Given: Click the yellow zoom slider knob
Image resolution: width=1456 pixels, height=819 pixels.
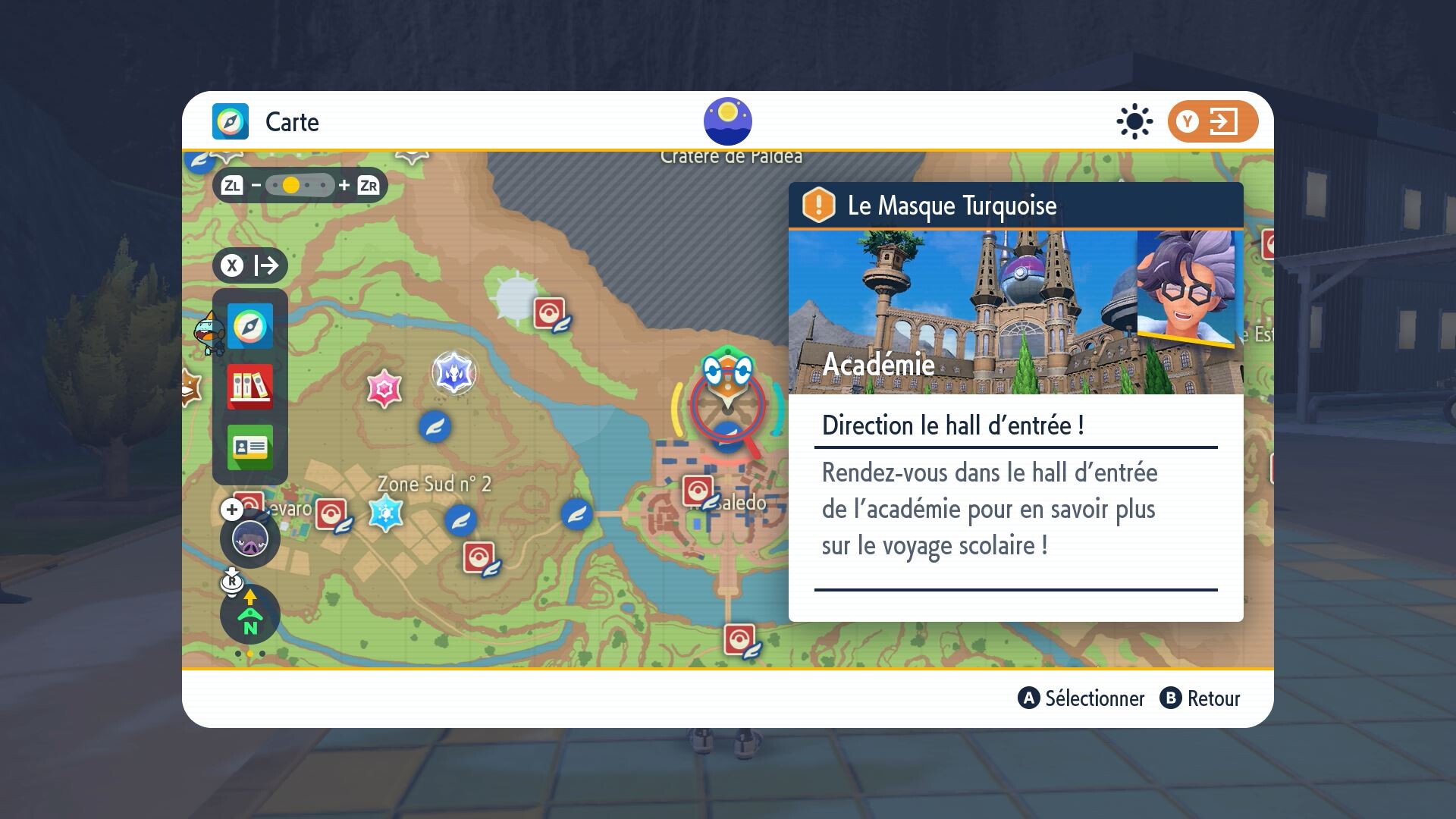Looking at the screenshot, I should pyautogui.click(x=290, y=184).
